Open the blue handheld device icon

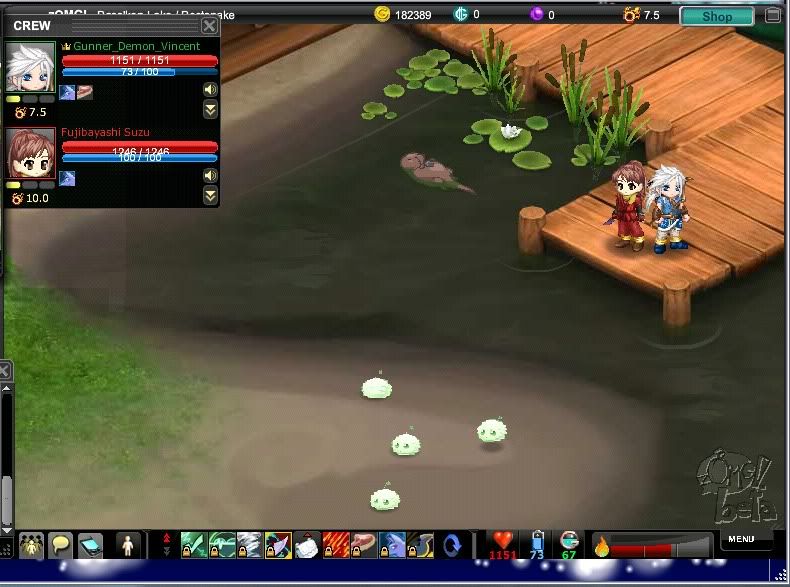91,545
